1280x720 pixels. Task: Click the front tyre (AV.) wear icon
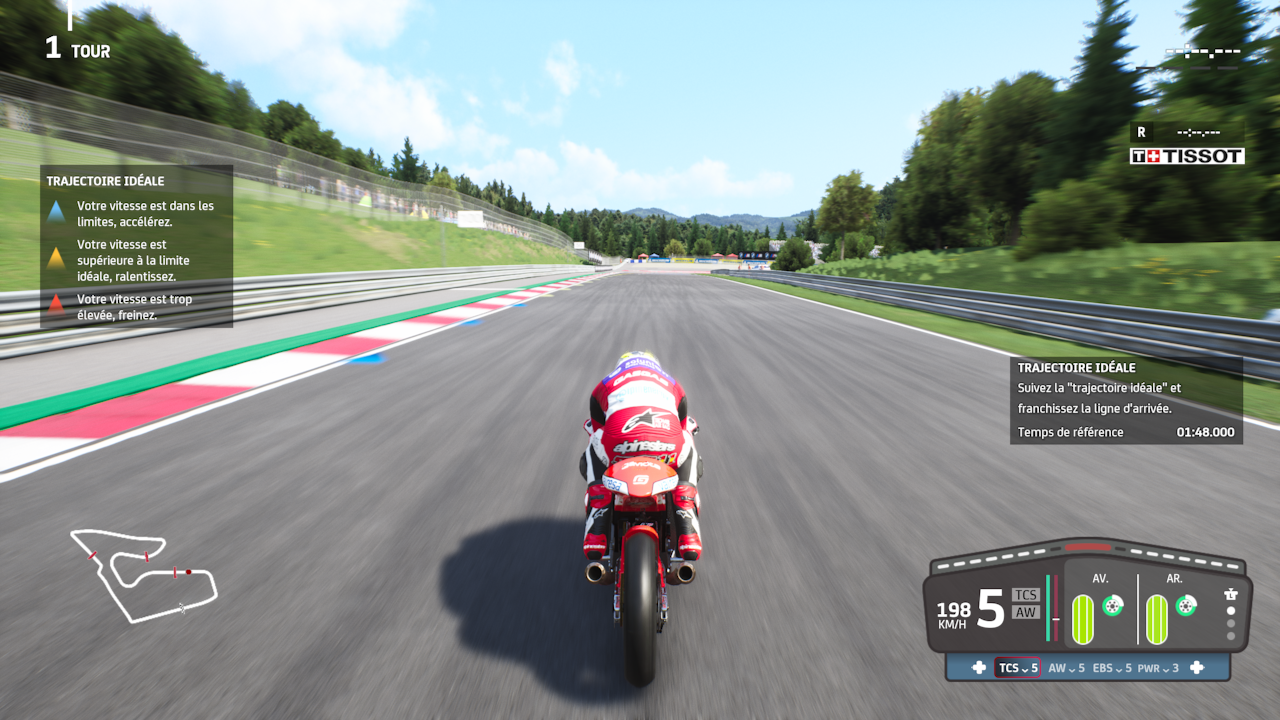[x=1083, y=619]
